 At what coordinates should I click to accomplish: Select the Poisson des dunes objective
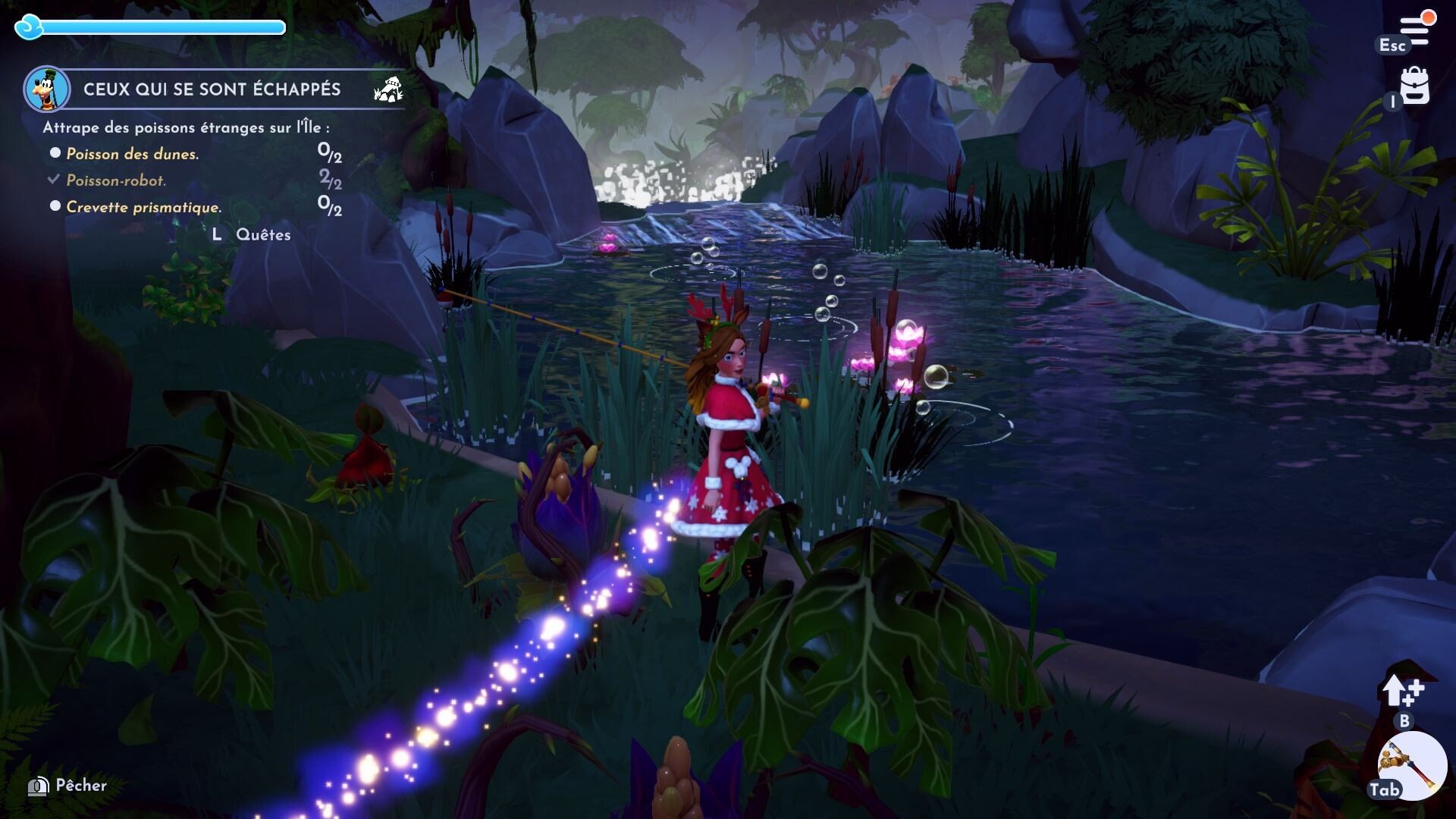coord(132,154)
